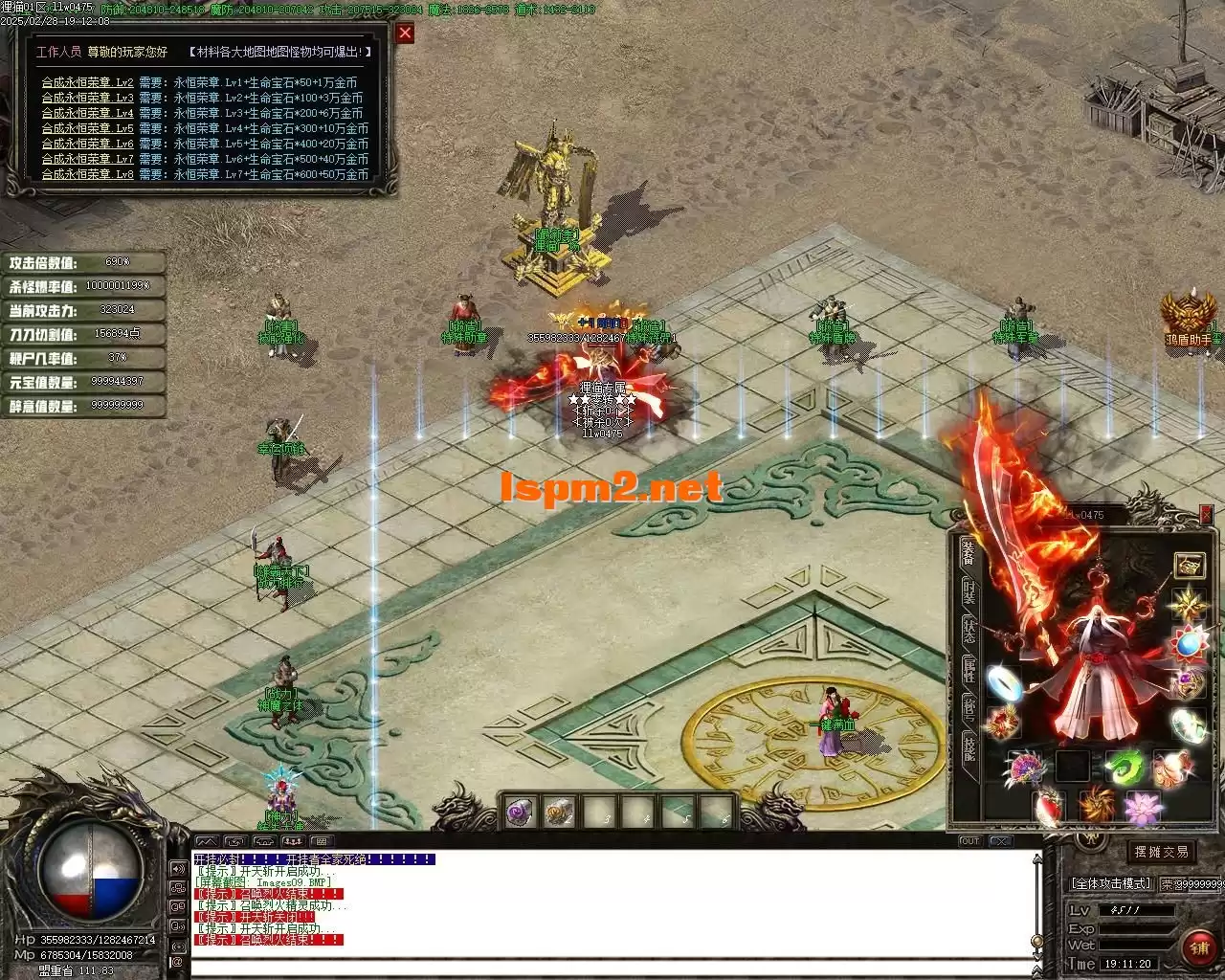Select the 合成永恒荣章.Lv5 synthesis link
Screen dimensions: 1225x980
(87, 128)
